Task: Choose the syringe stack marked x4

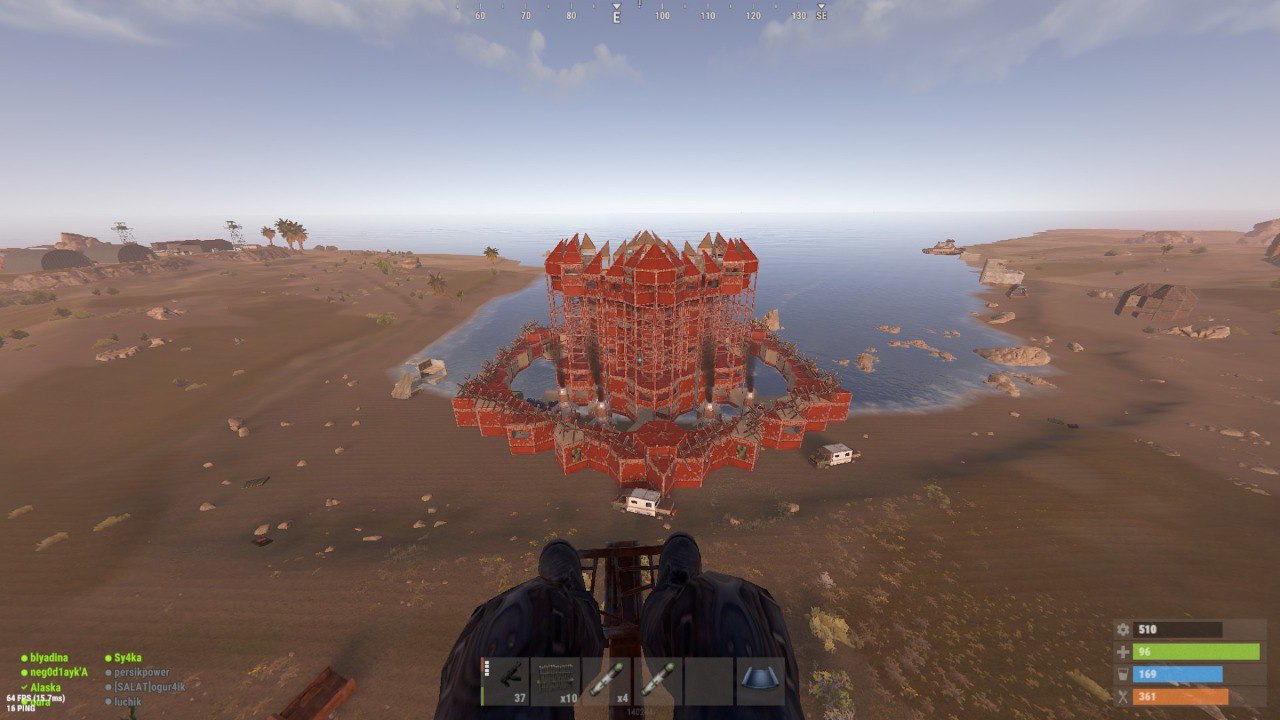Action: (607, 681)
